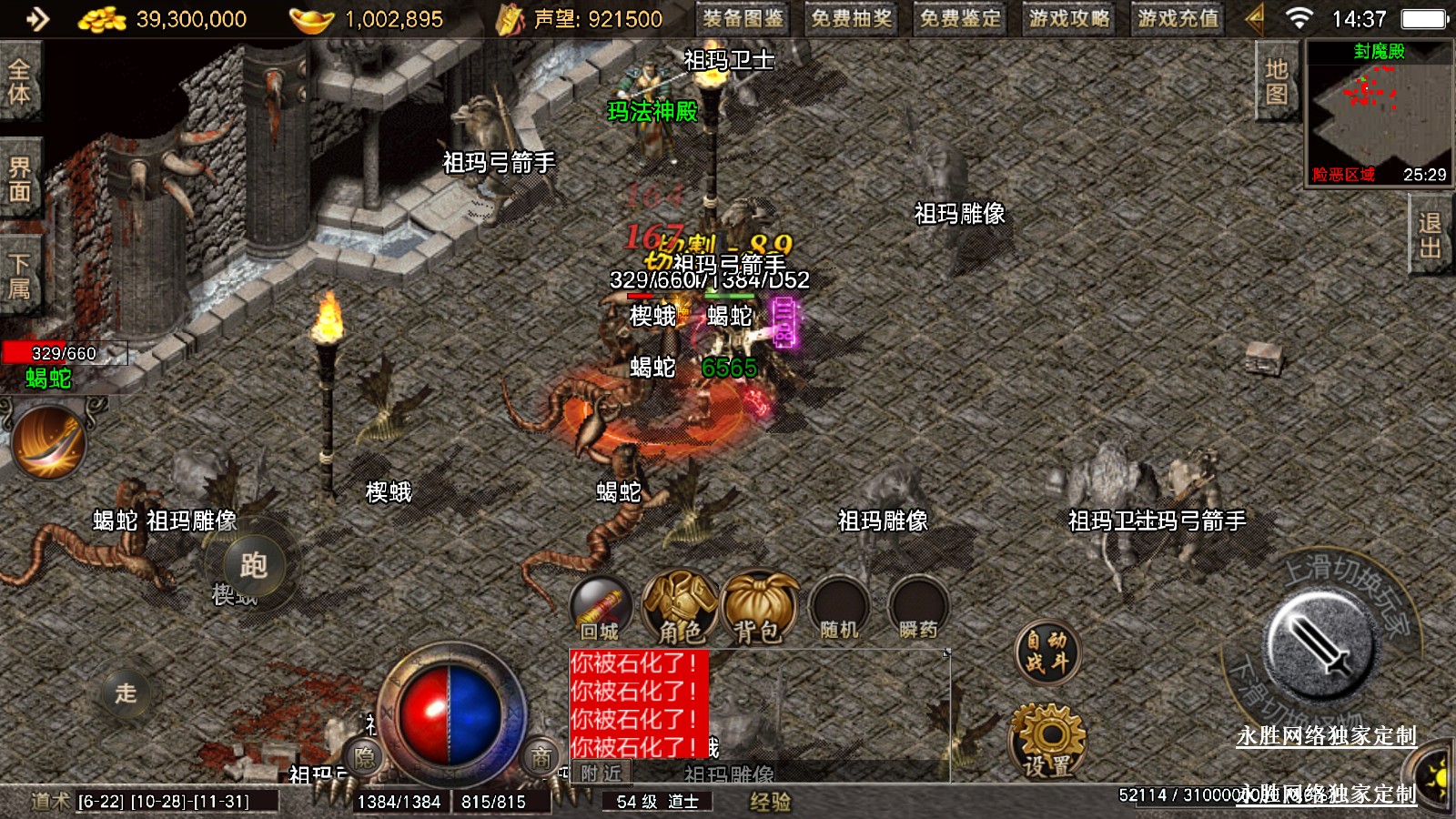Open 免费鉴定 free appraisal
This screenshot has width=1456, height=819.
pyautogui.click(x=960, y=19)
